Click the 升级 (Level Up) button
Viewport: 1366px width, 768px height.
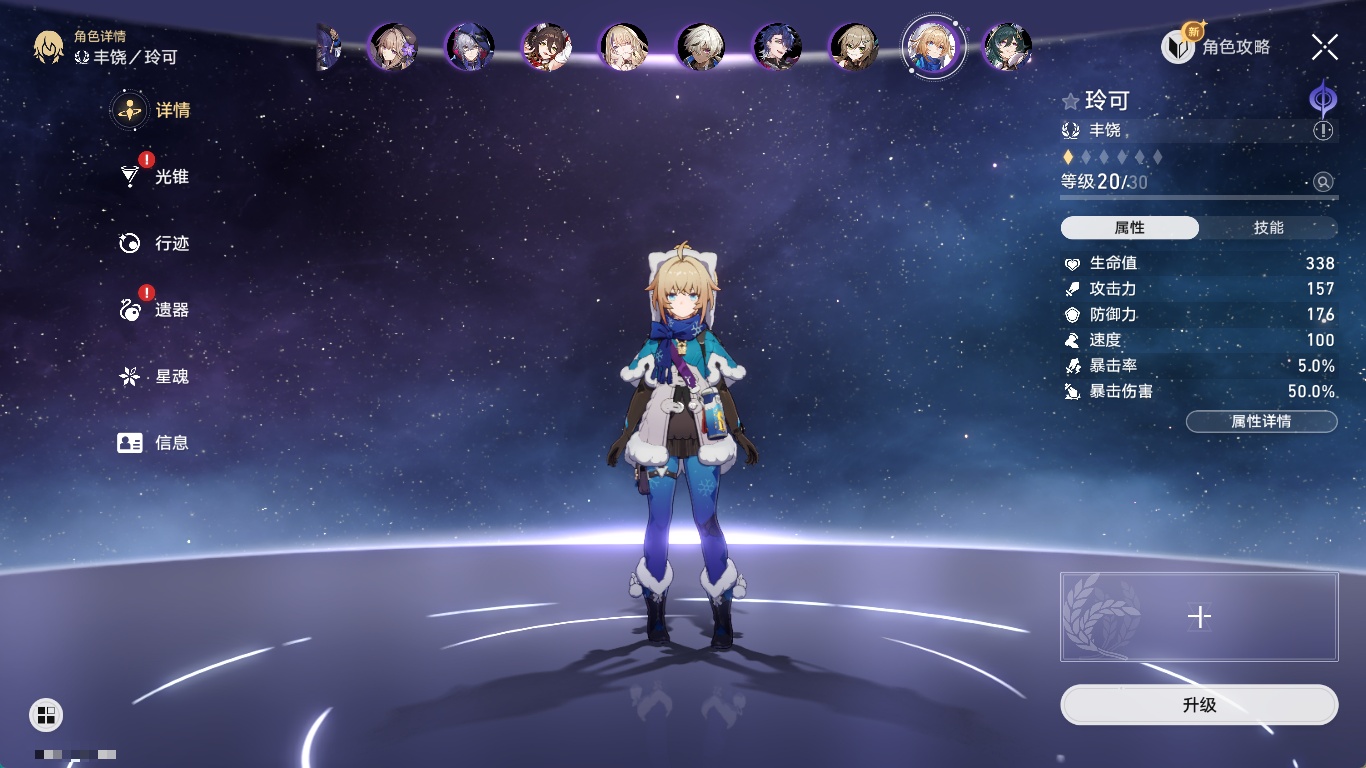1199,705
